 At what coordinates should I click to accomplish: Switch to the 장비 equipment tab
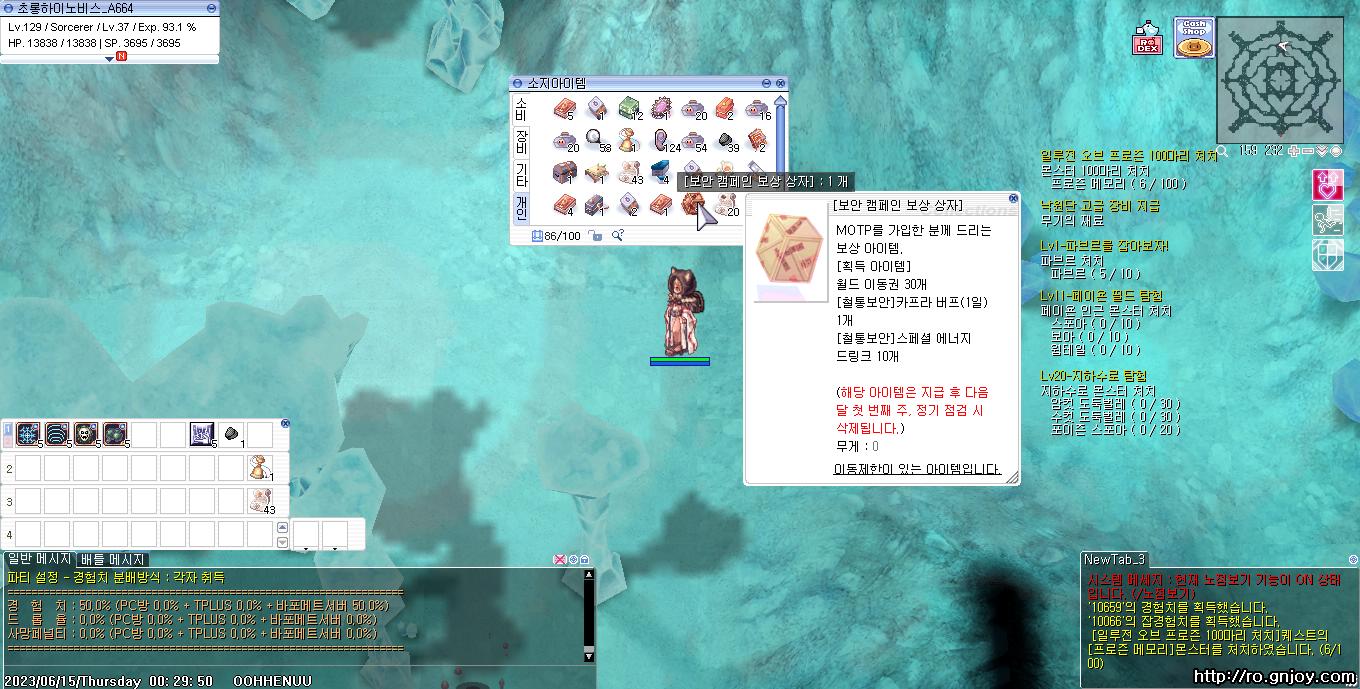click(x=521, y=141)
